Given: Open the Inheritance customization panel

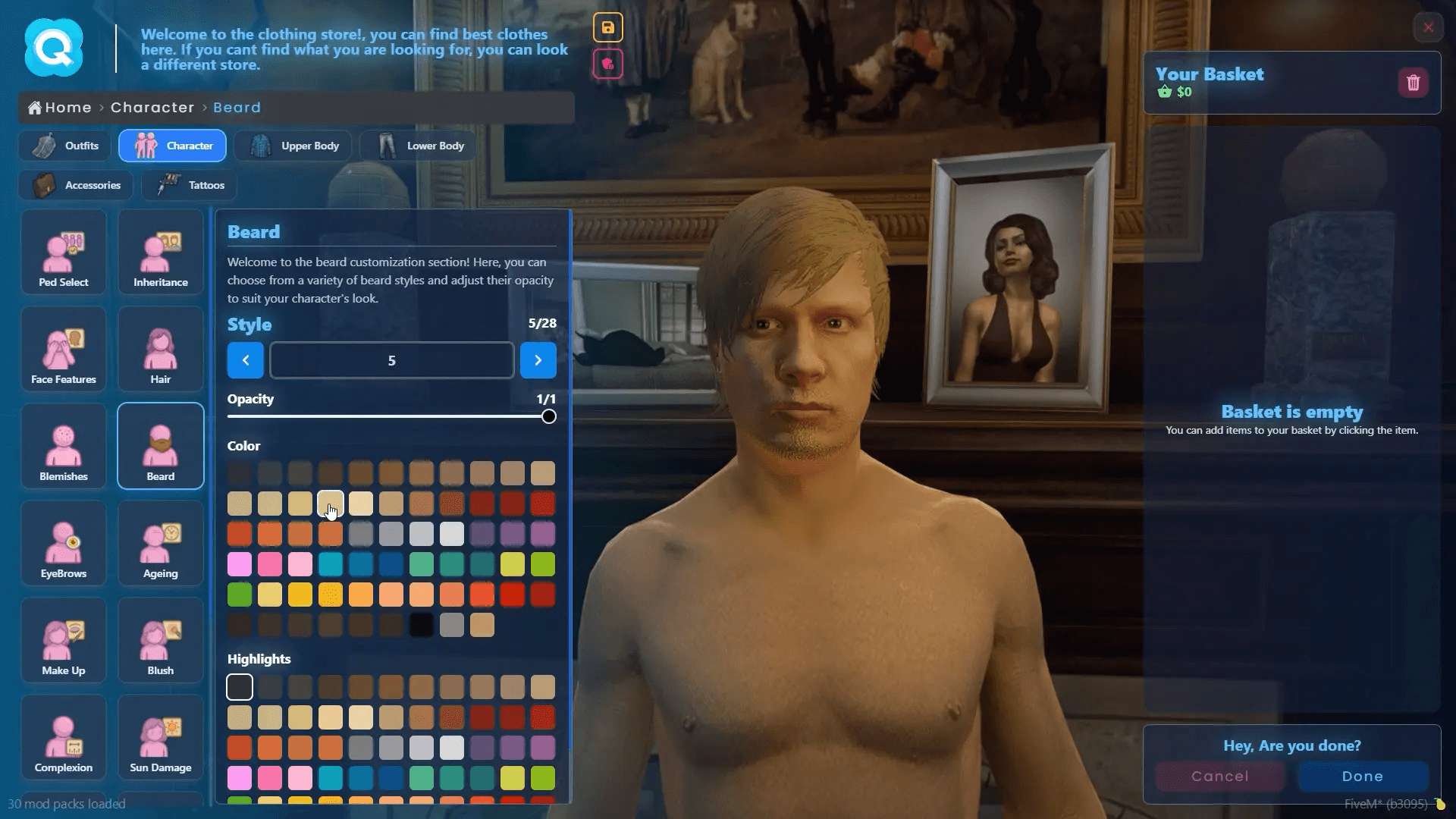Looking at the screenshot, I should [x=160, y=252].
